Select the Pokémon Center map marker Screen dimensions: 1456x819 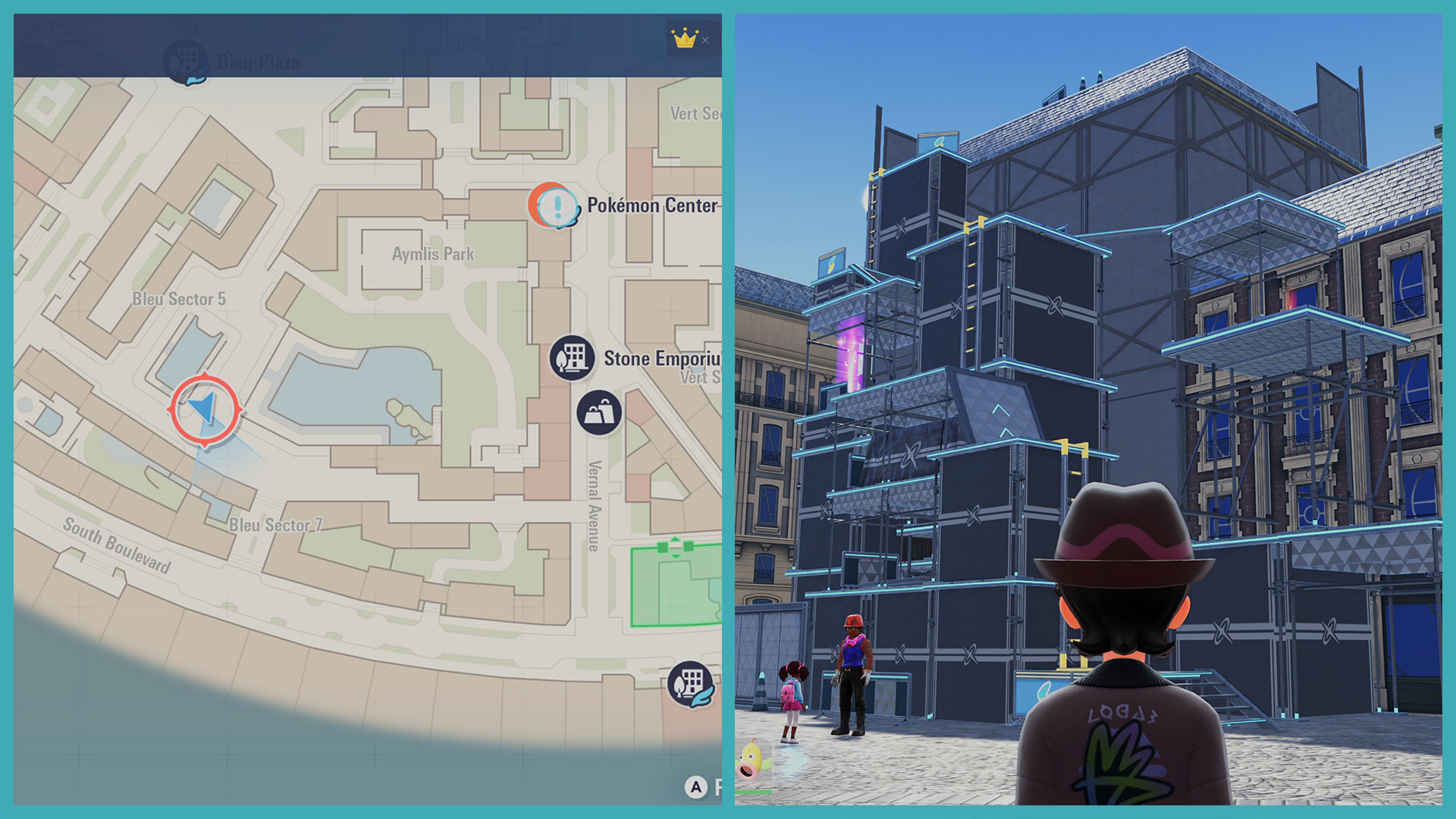click(x=554, y=205)
